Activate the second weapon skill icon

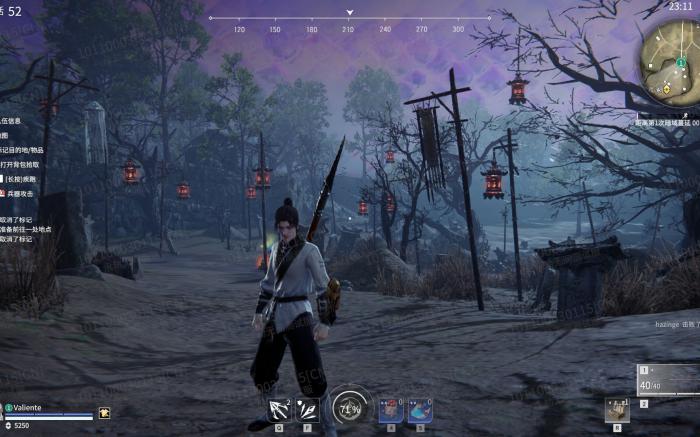pos(307,410)
